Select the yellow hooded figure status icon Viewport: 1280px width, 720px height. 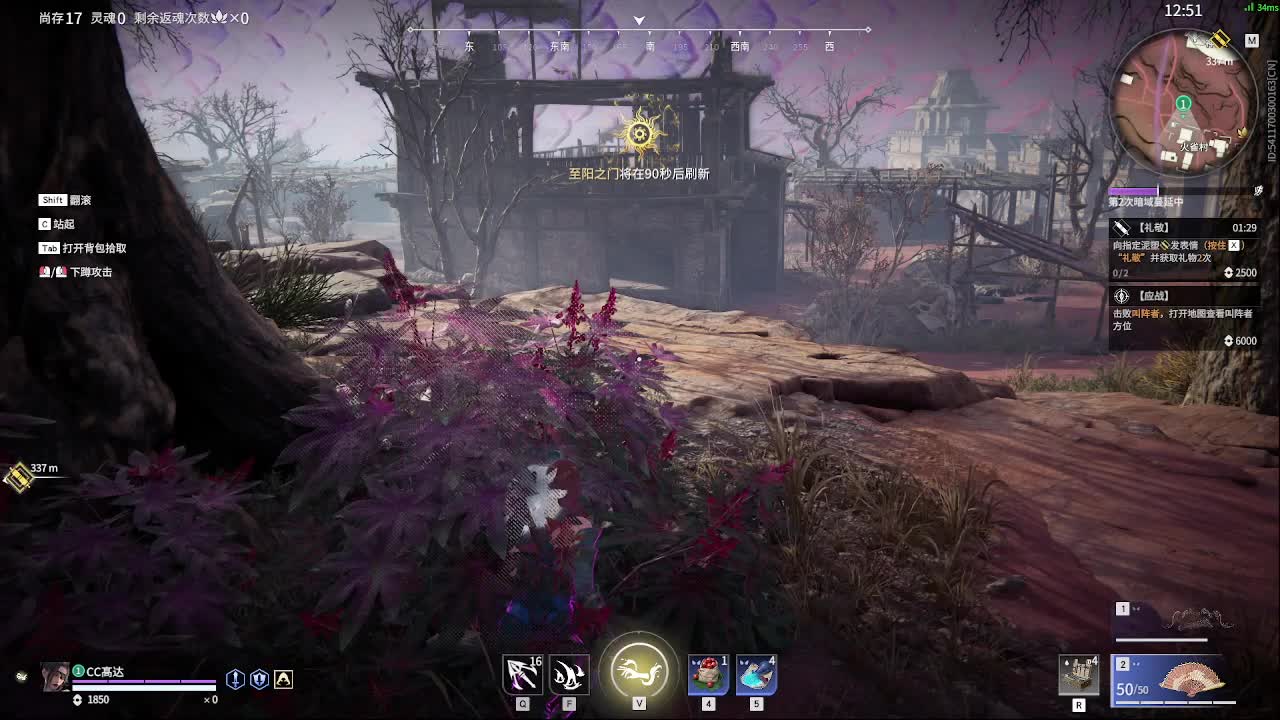(284, 679)
